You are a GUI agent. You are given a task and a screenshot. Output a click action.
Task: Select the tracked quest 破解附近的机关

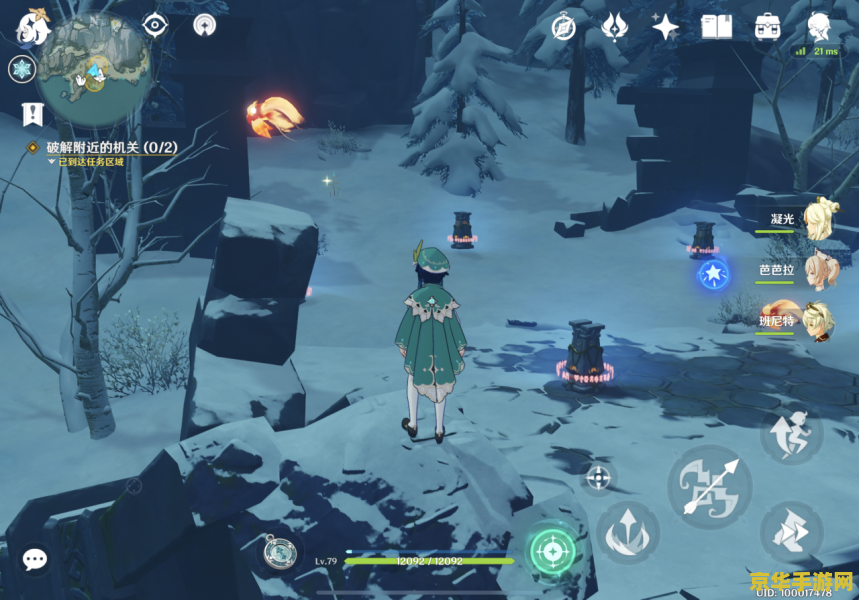[110, 147]
